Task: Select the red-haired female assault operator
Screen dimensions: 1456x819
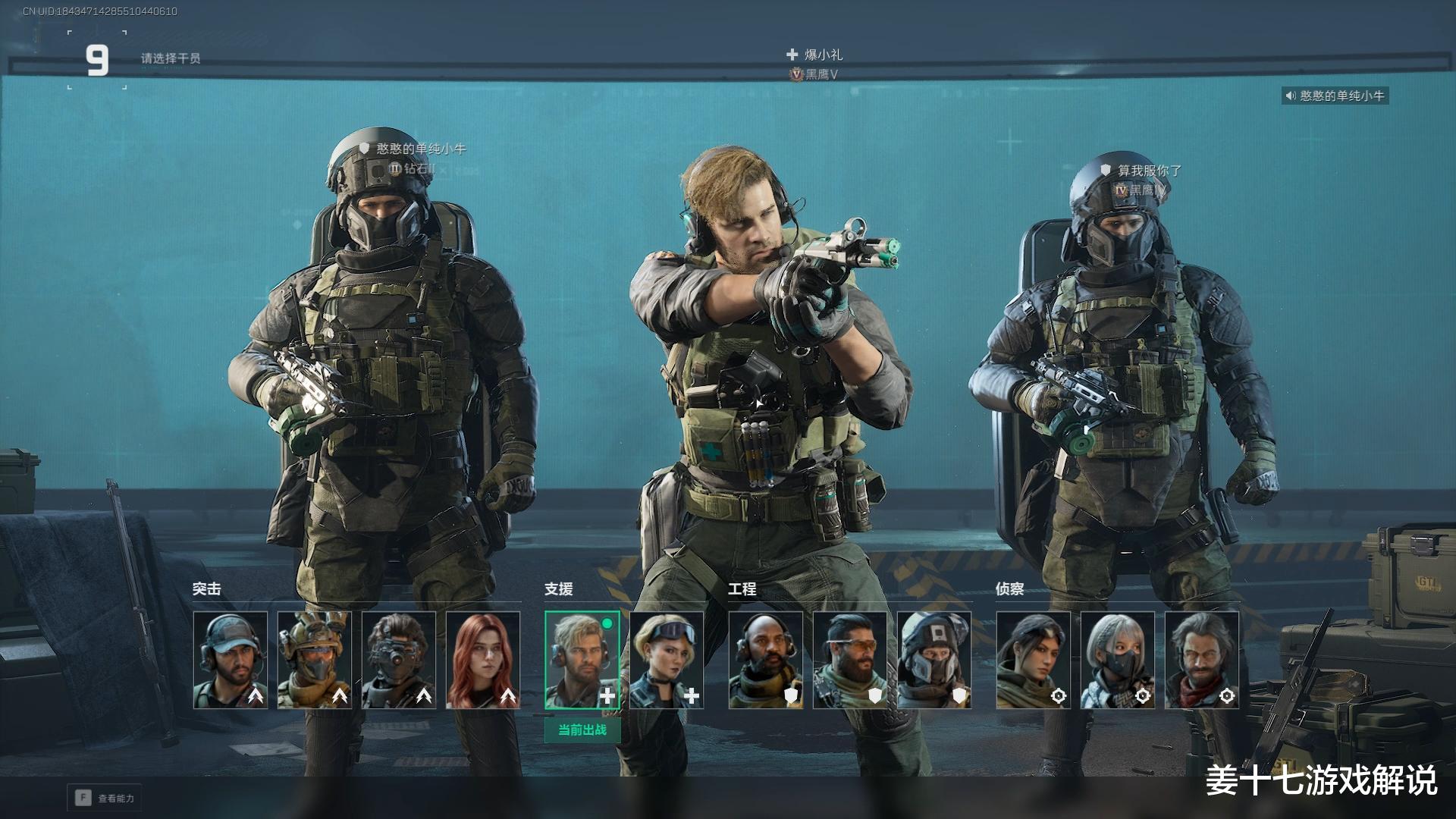Action: pos(483,660)
